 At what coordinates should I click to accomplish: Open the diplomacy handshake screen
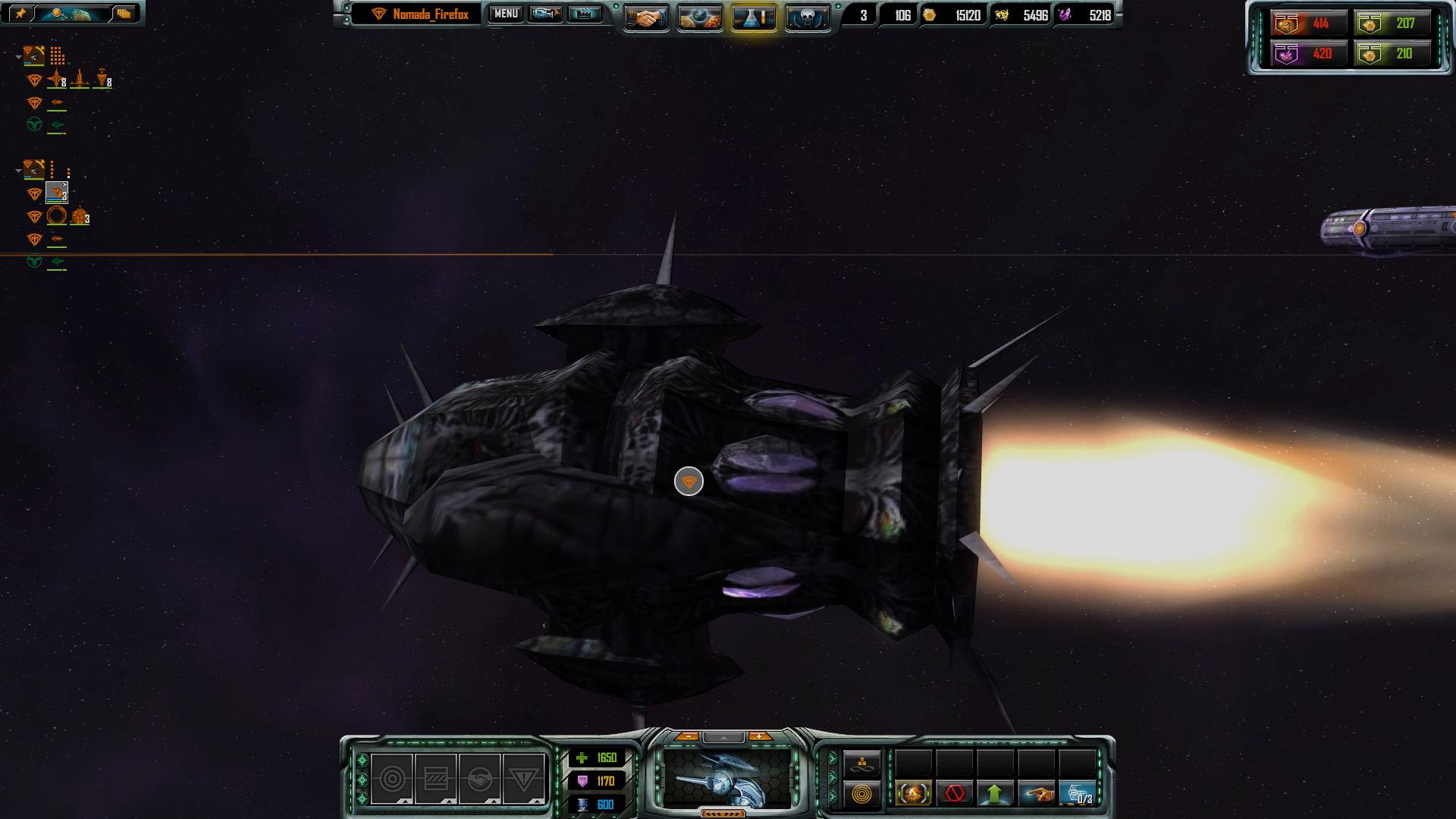(x=646, y=17)
